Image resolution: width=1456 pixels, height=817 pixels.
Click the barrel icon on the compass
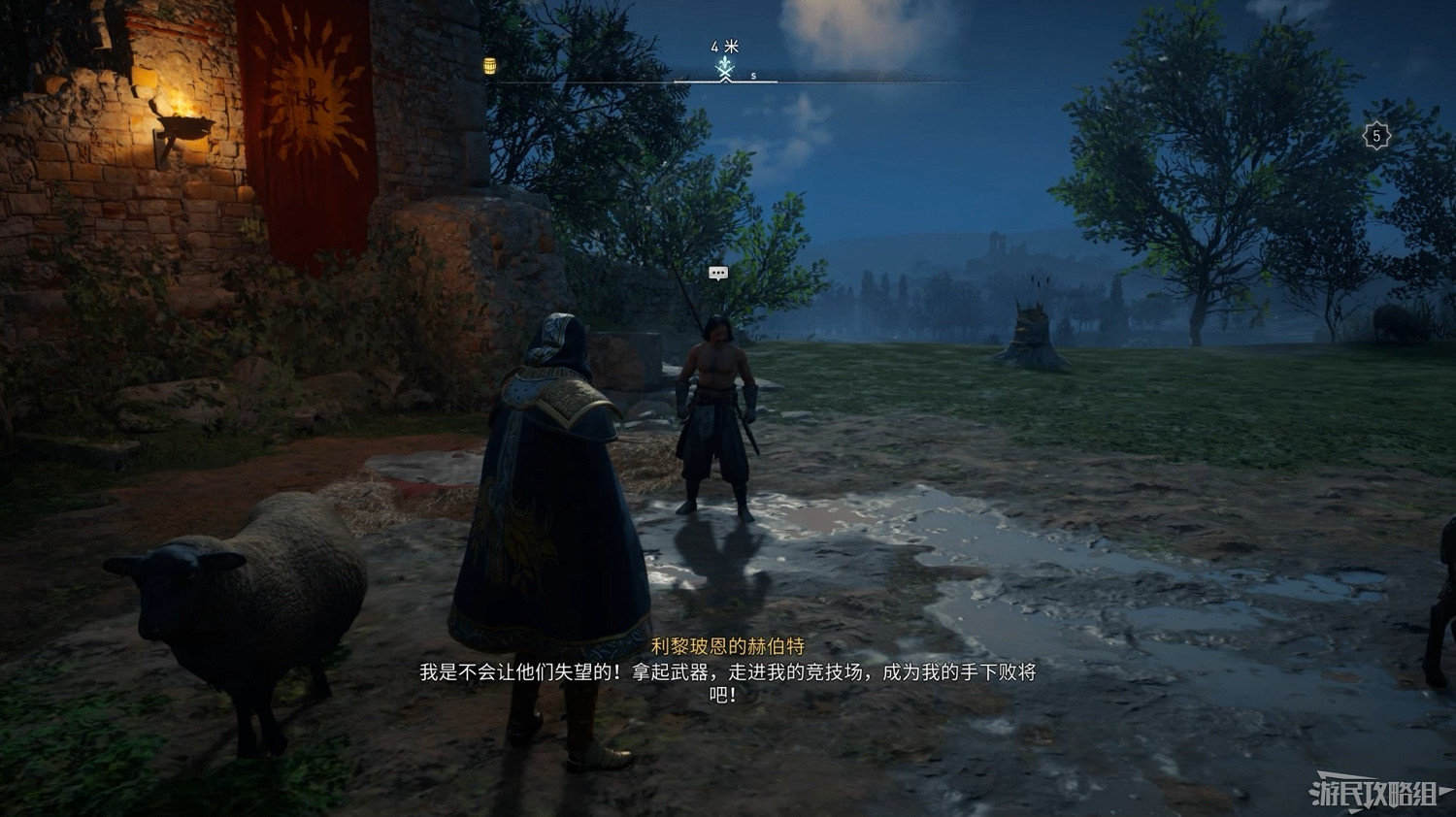pyautogui.click(x=491, y=66)
